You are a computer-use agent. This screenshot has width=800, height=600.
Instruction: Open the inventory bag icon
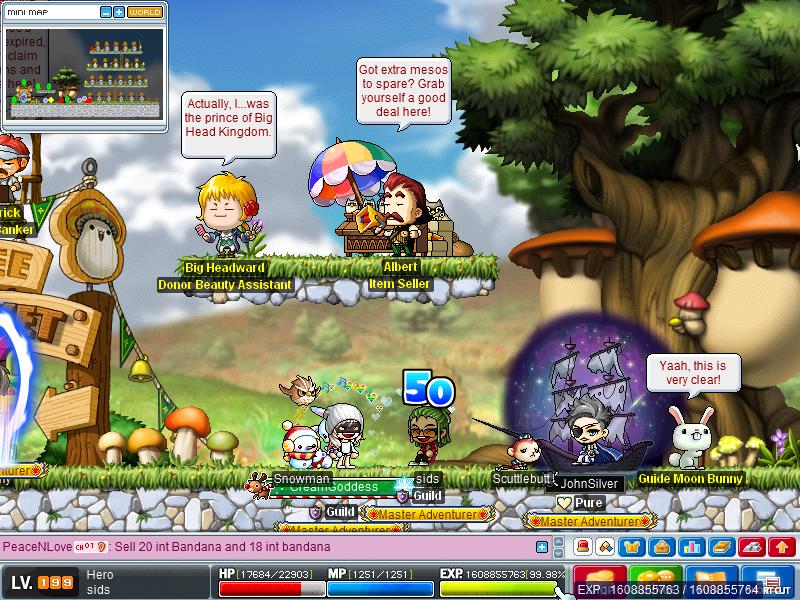[661, 547]
